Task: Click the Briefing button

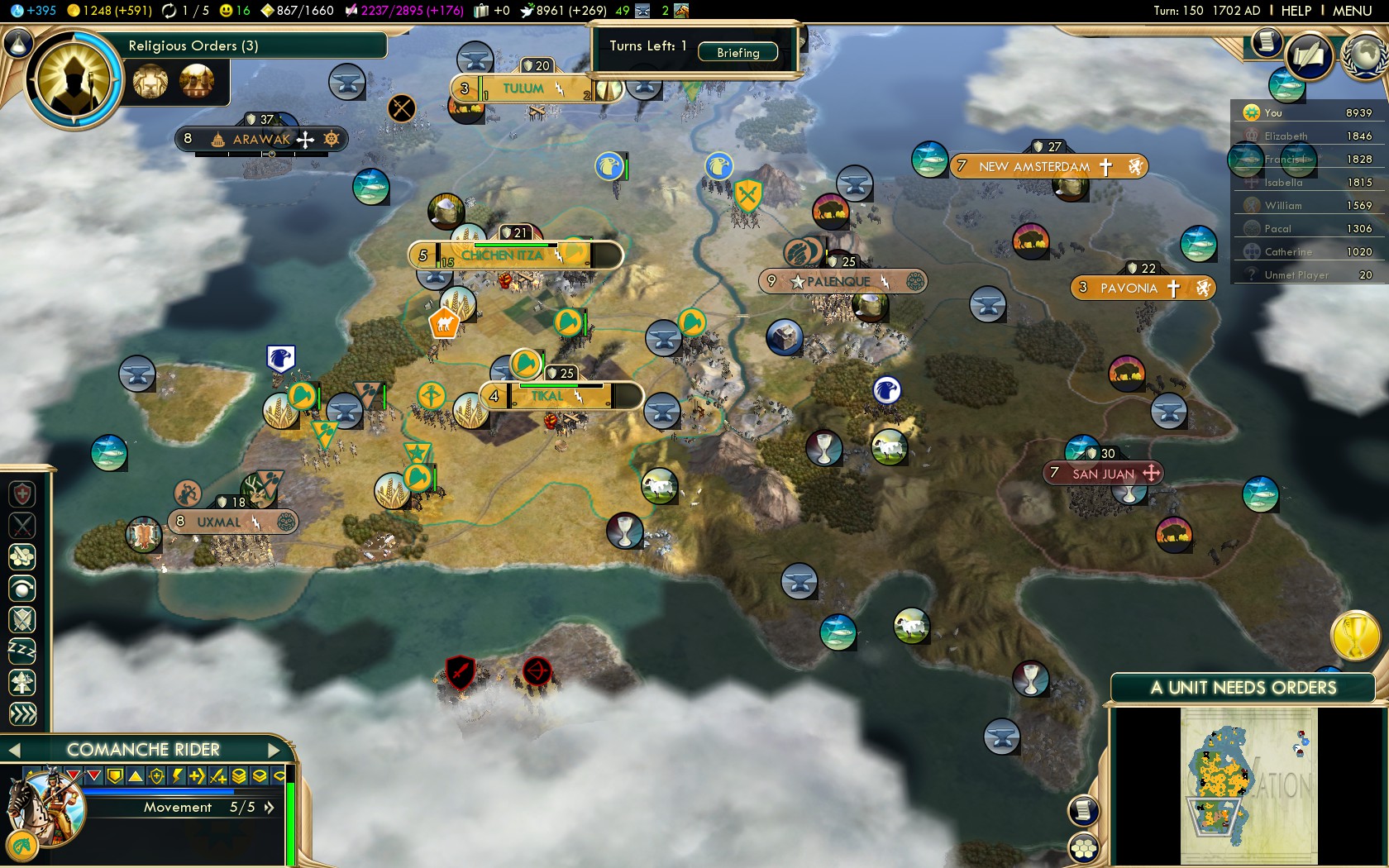Action: pos(737,52)
